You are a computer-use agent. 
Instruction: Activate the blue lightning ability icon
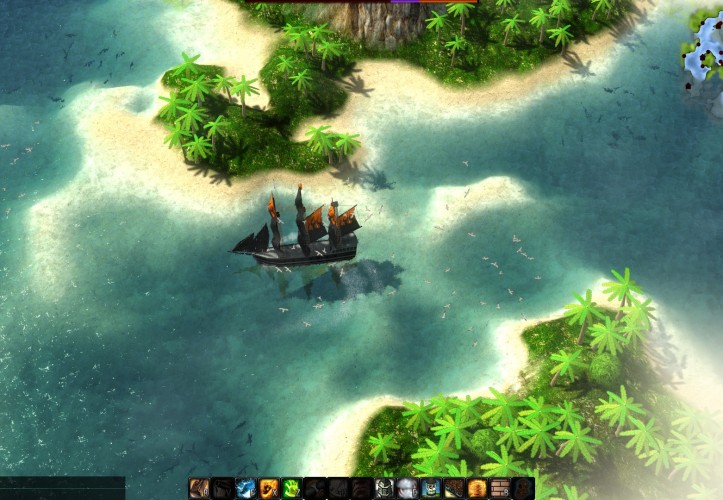[x=246, y=489]
